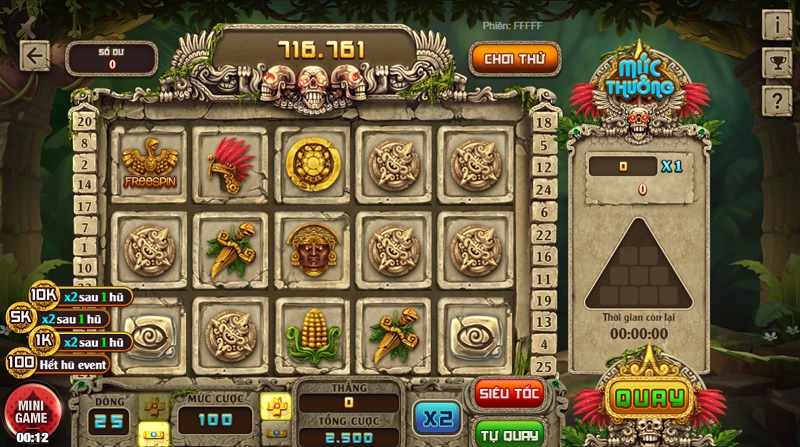Open the info "i" panel
Screen dimensions: 800x447
click(776, 24)
